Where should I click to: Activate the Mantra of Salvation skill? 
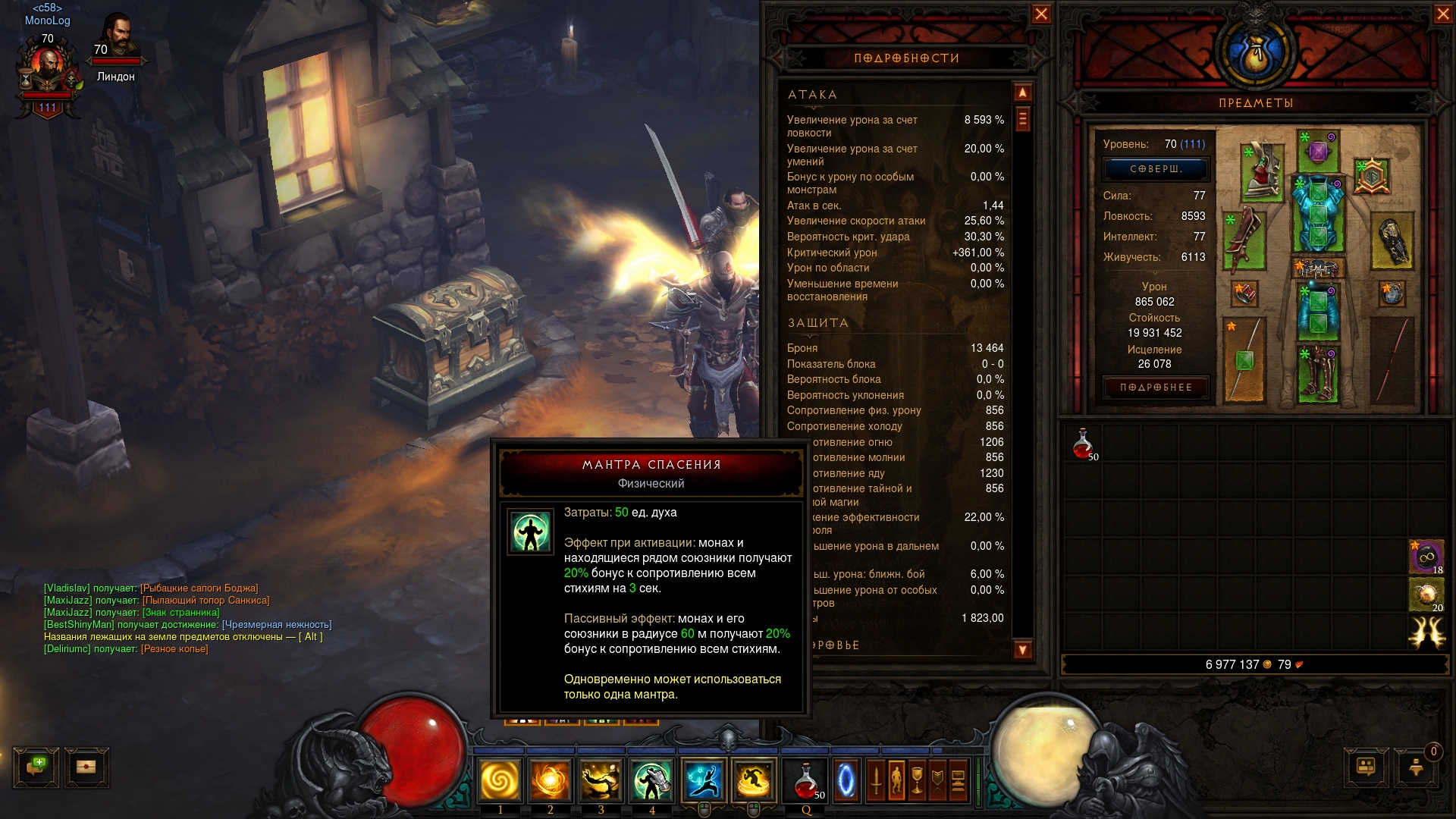pos(651,780)
